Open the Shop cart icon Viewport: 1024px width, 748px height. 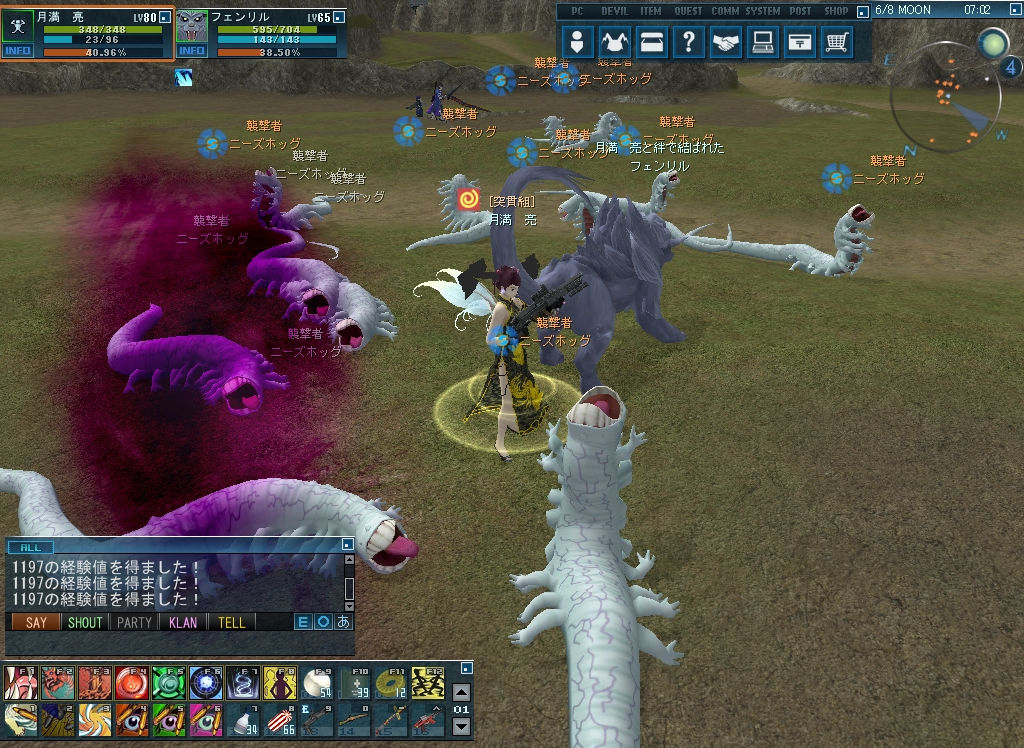837,42
